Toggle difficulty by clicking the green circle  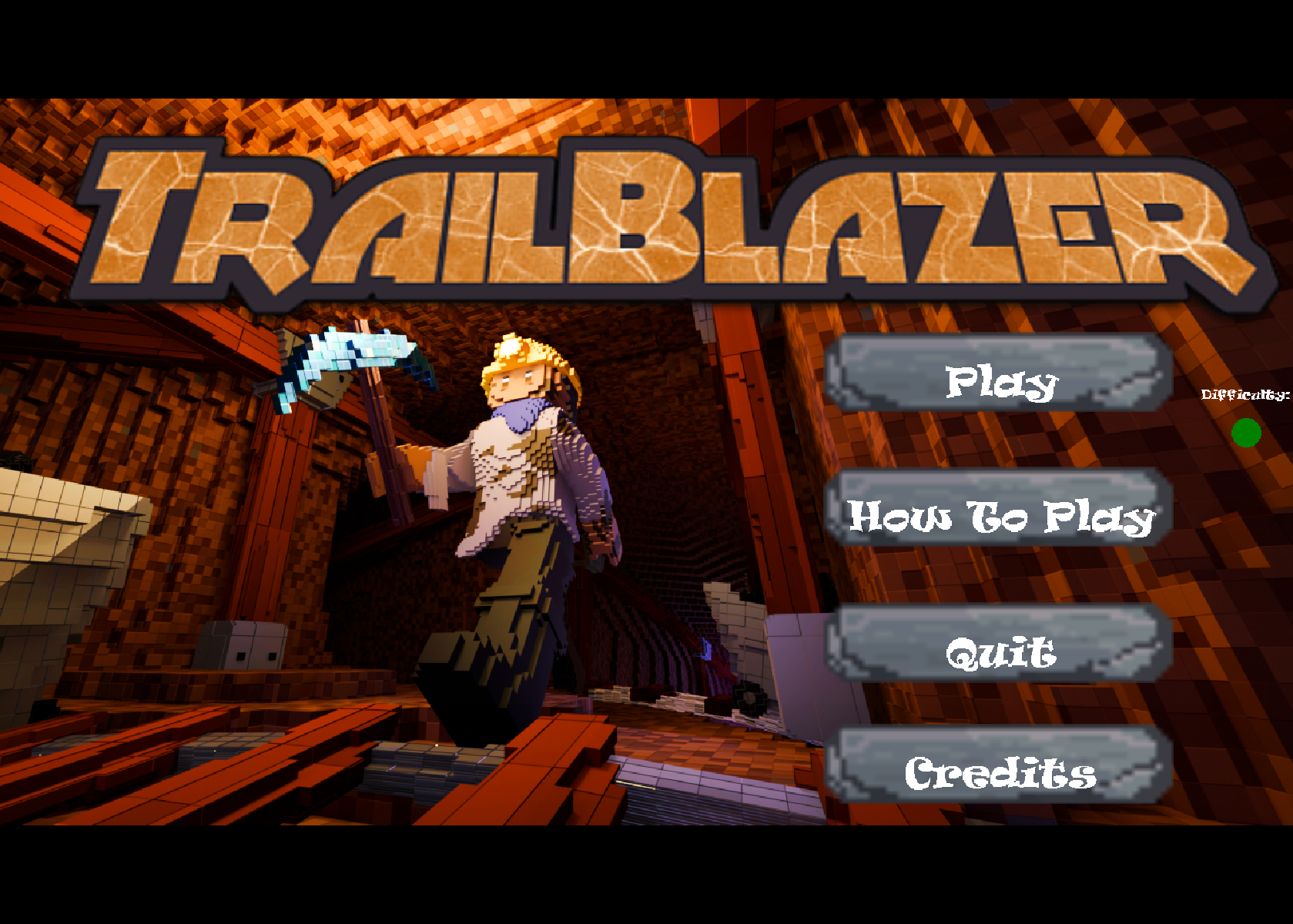coord(1248,434)
